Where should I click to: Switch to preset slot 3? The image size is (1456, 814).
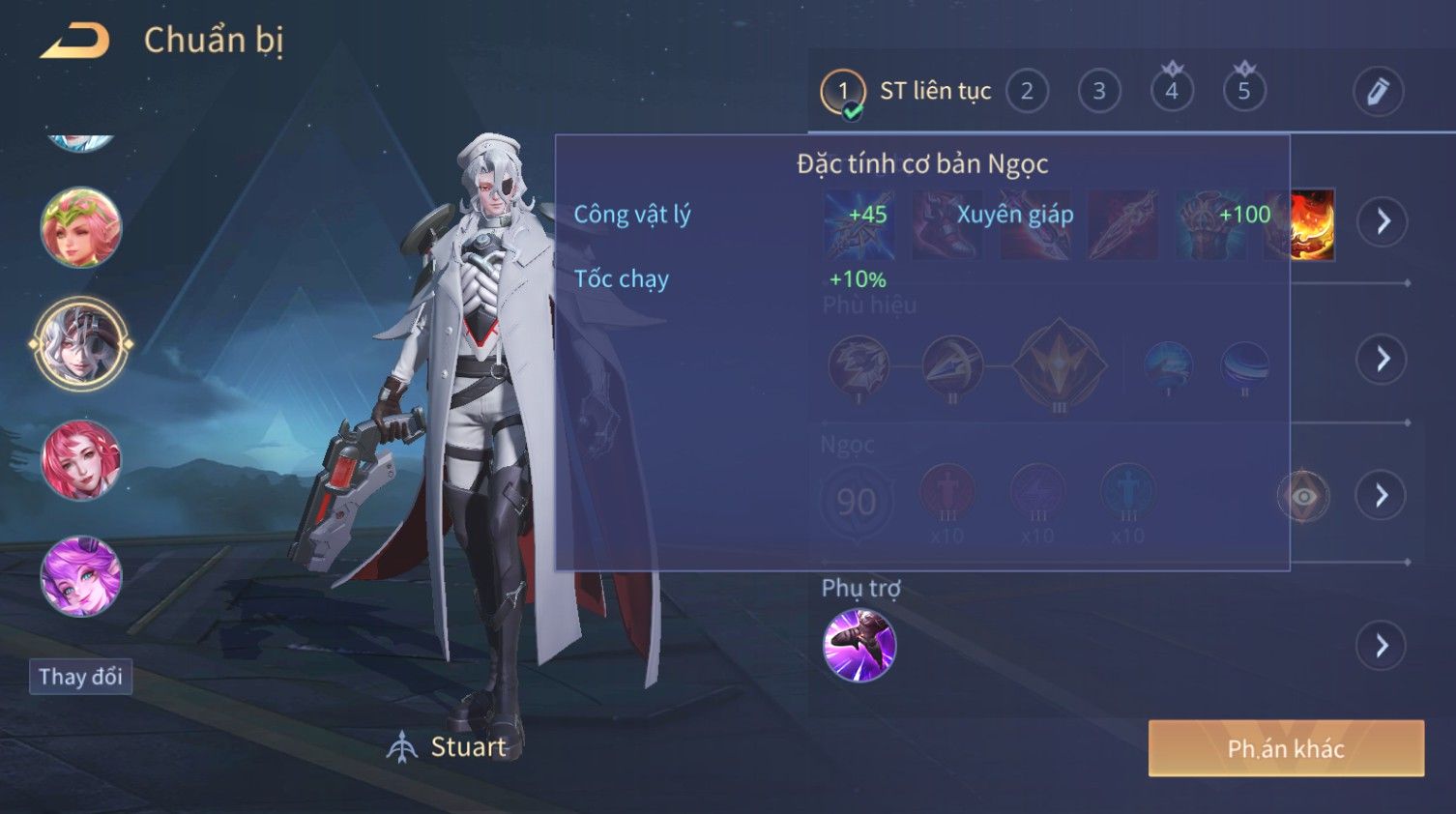(x=1099, y=91)
